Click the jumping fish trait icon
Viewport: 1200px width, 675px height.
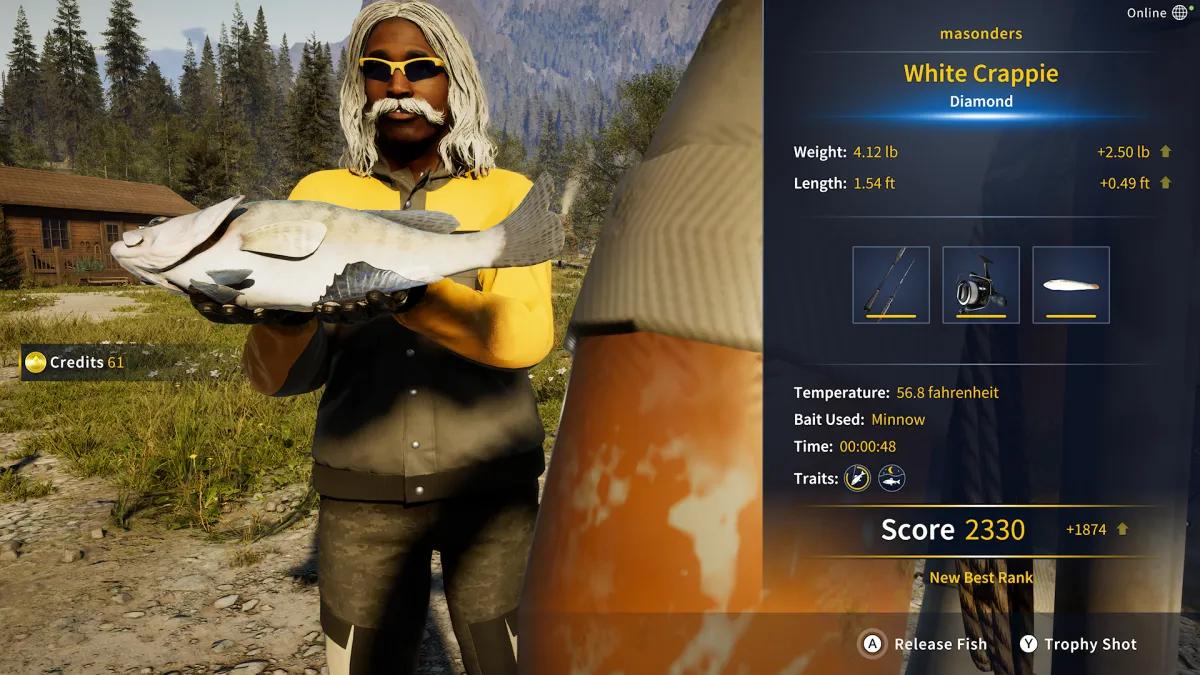857,479
